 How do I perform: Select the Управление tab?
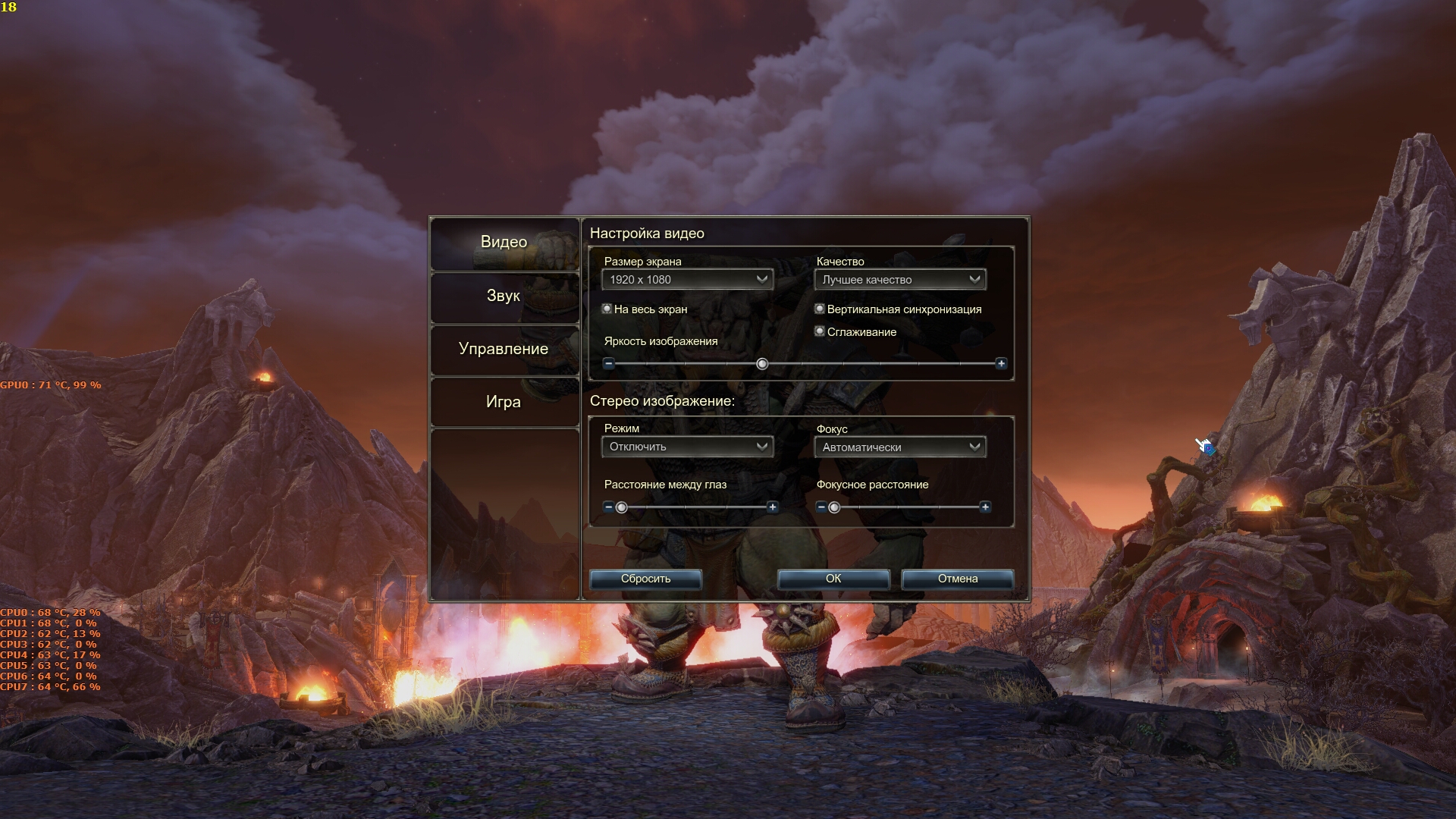(504, 349)
